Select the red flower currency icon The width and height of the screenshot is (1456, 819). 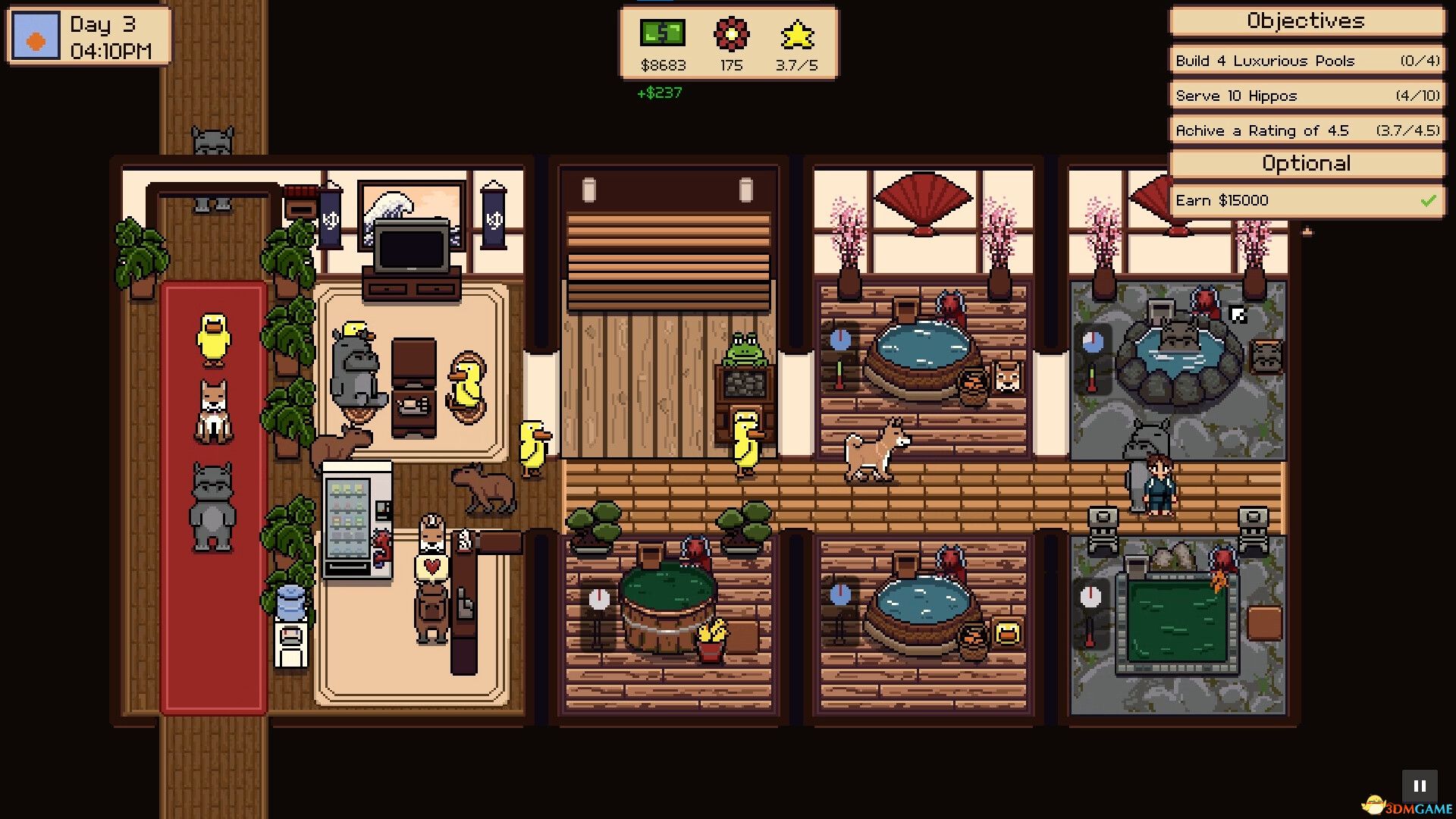coord(730,35)
